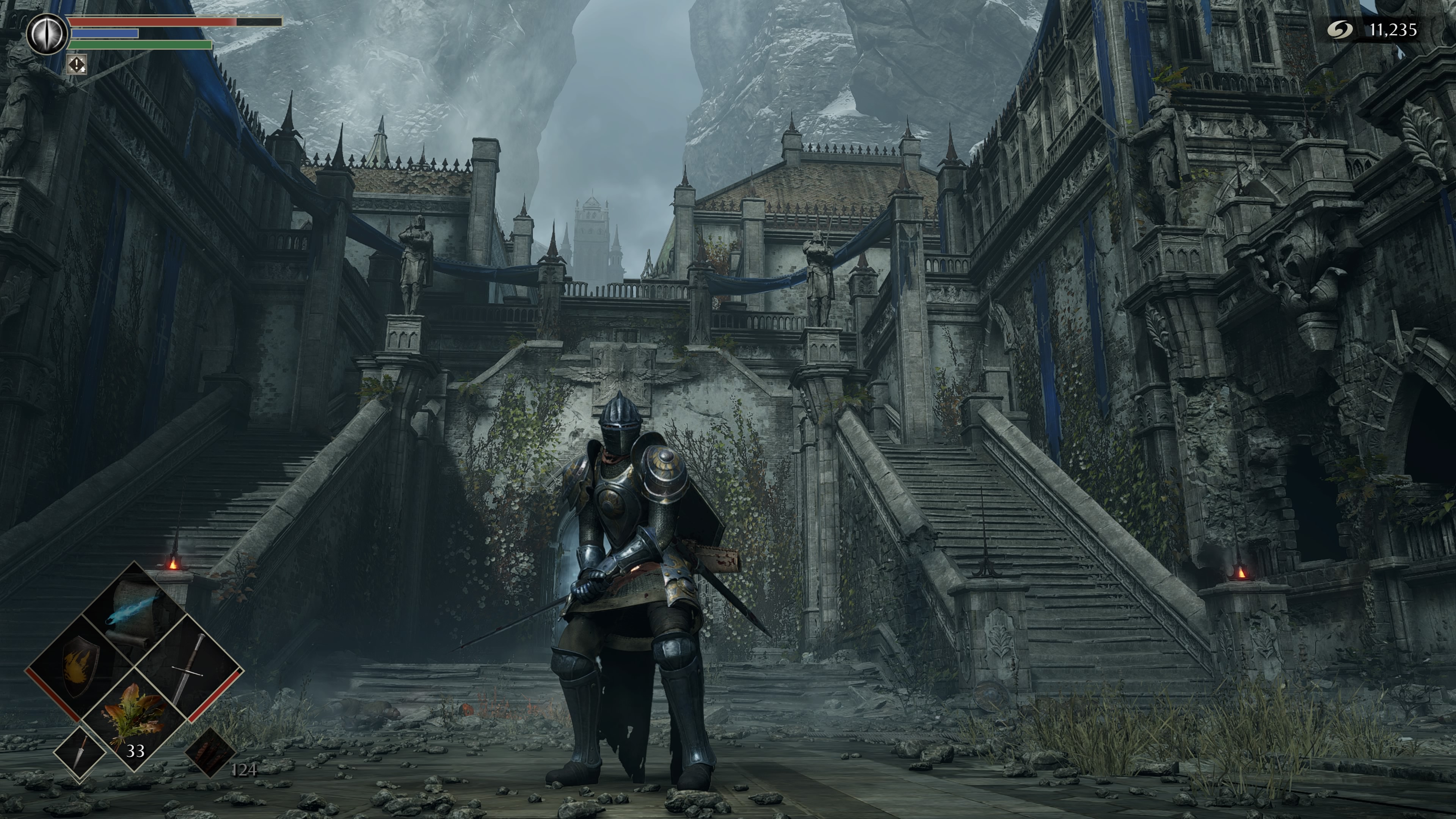Click the arrow quiver ammo slot
The image size is (1456, 819).
(x=211, y=752)
